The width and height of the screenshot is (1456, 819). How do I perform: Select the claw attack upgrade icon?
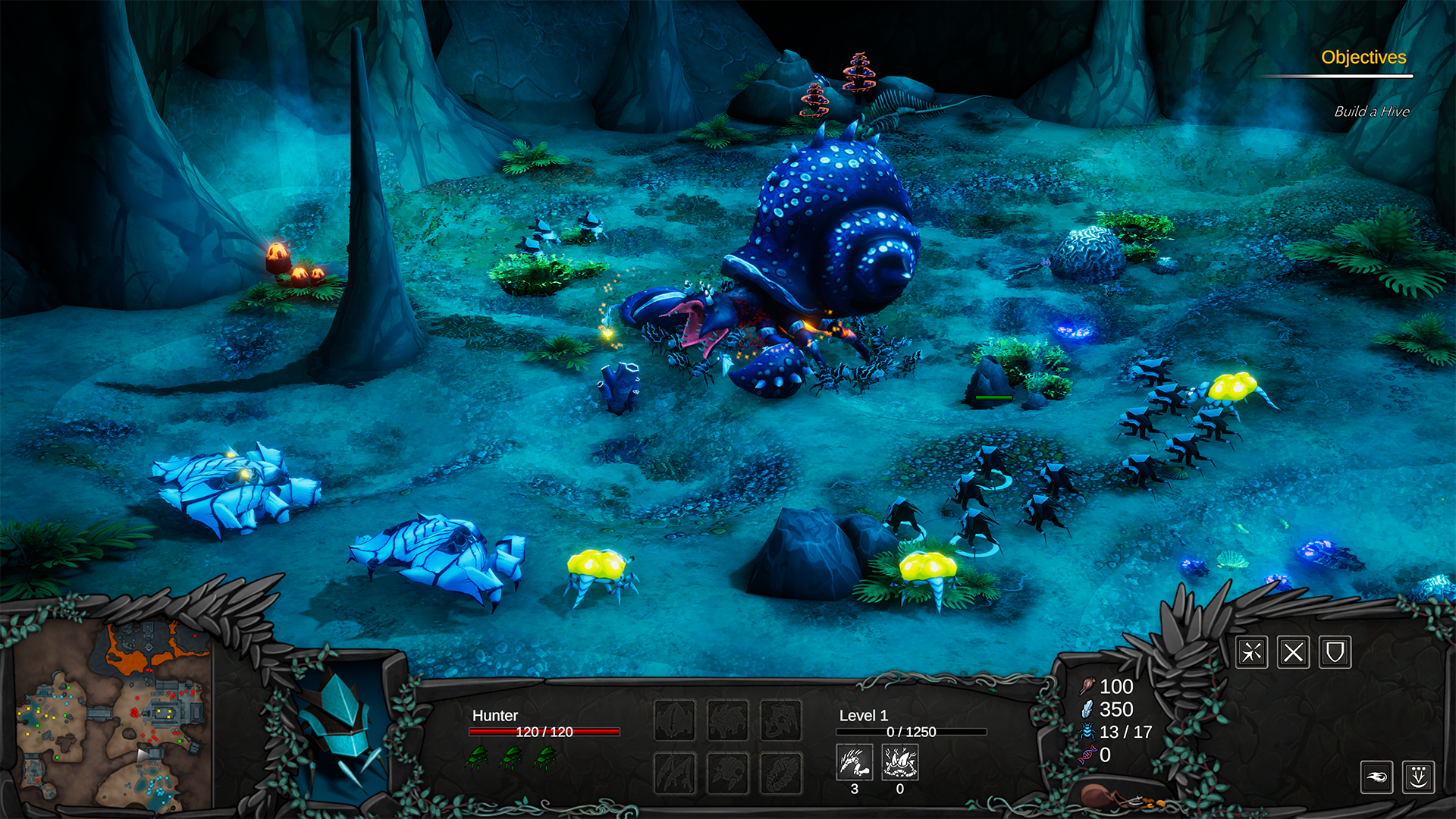[855, 761]
